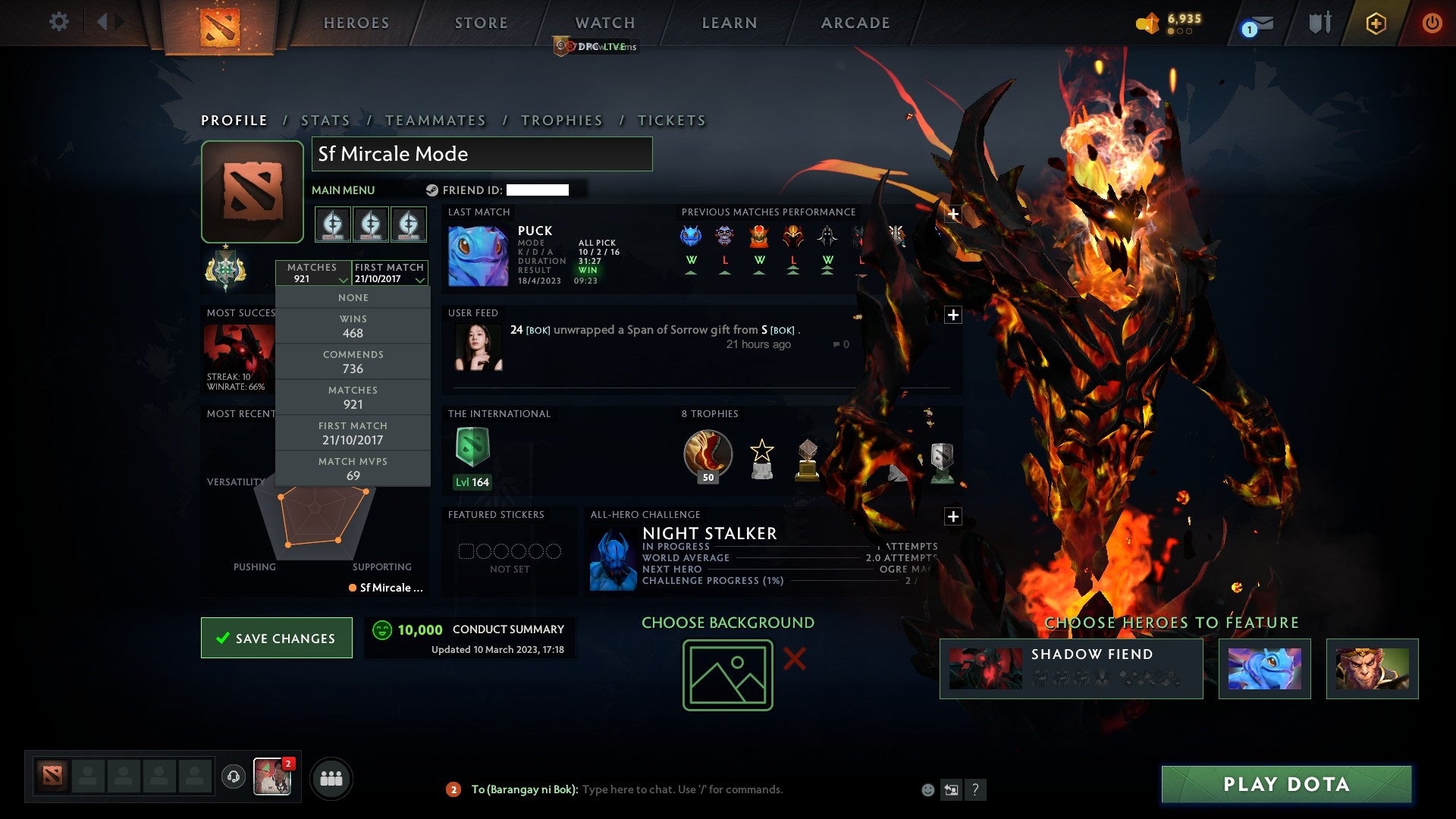This screenshot has height=819, width=1456.
Task: Click the SAVE CHANGES button
Action: 276,638
